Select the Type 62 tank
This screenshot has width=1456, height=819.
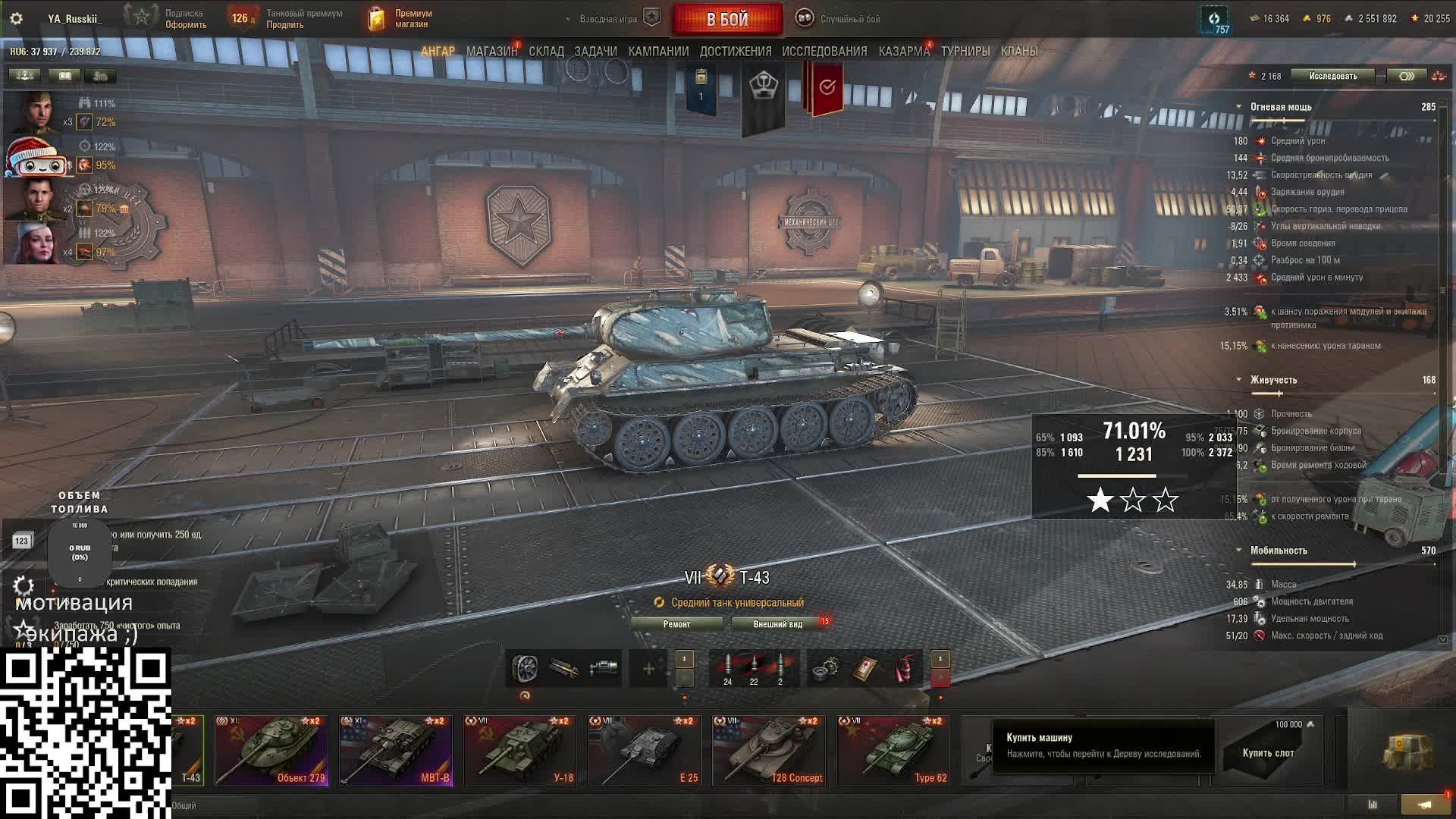pyautogui.click(x=893, y=750)
